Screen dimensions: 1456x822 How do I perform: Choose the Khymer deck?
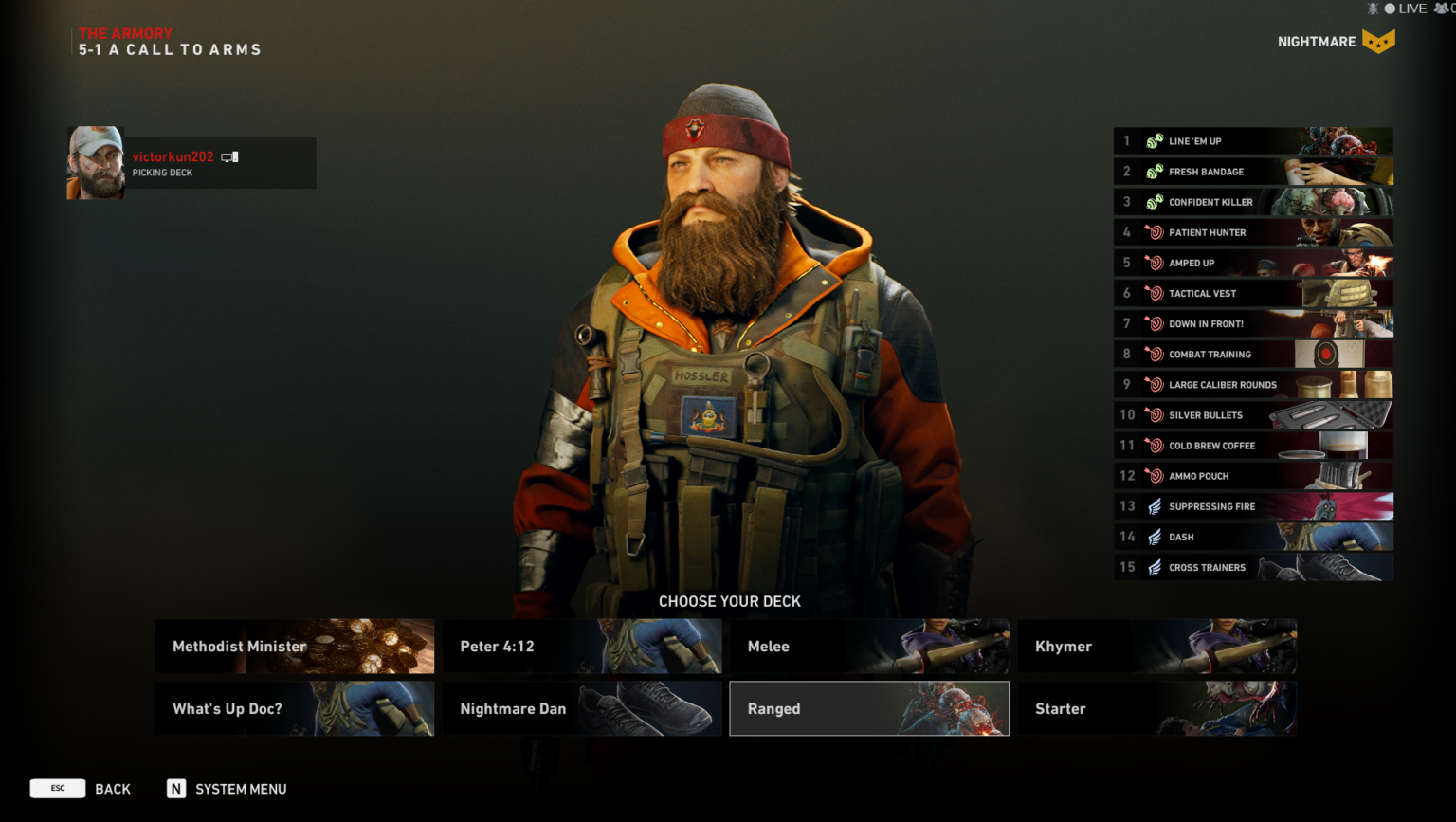[1156, 647]
